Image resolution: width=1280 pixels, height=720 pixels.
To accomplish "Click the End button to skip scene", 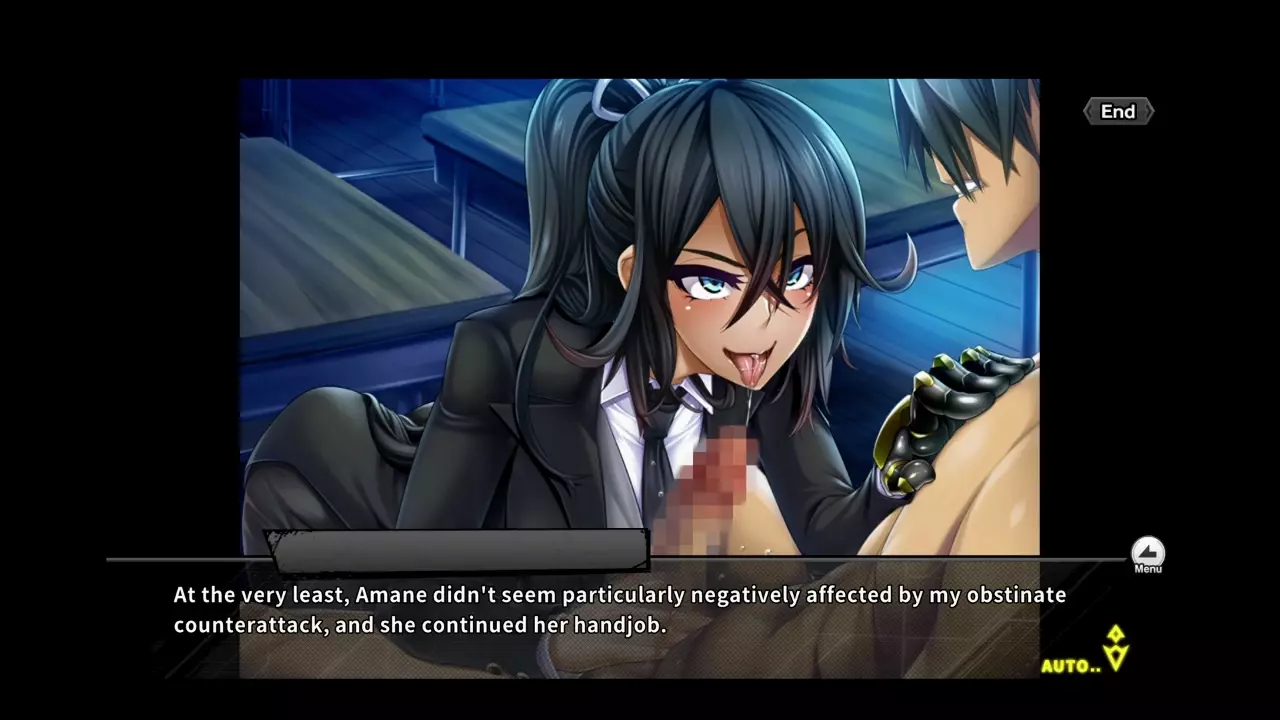I will pos(1118,112).
